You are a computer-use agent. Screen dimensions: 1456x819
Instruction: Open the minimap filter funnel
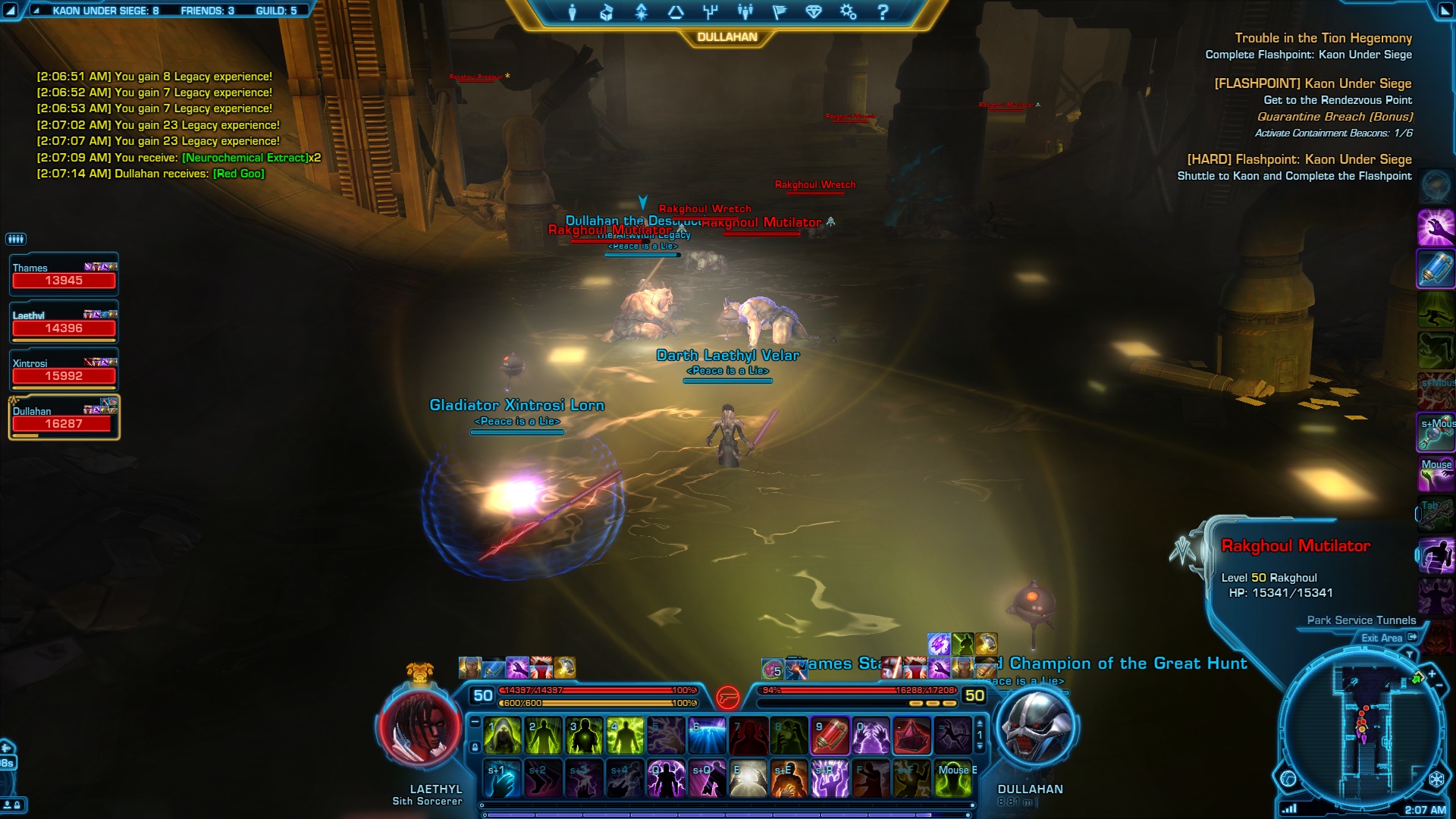click(1410, 654)
